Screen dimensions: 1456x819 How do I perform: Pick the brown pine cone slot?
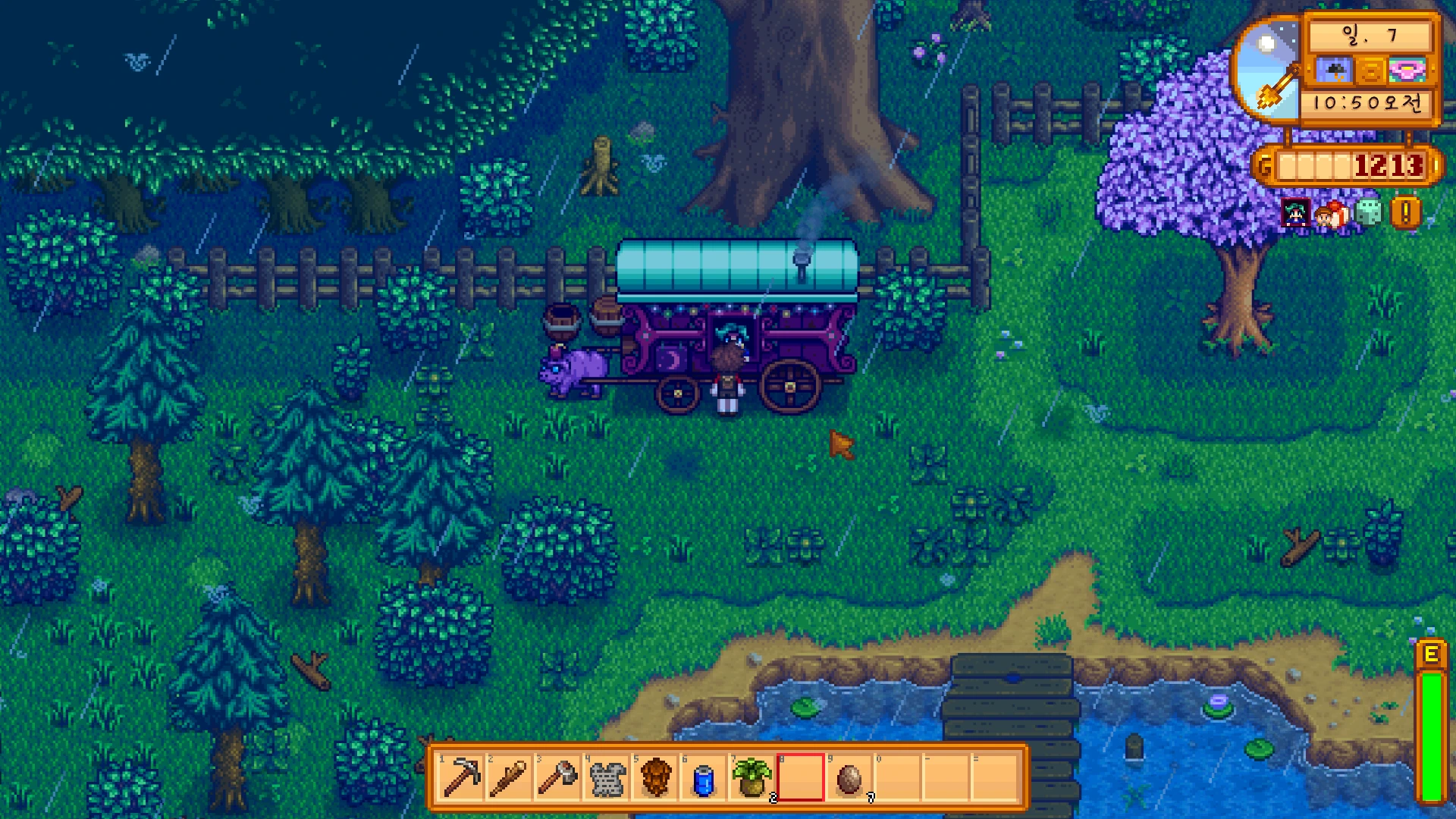(x=656, y=777)
